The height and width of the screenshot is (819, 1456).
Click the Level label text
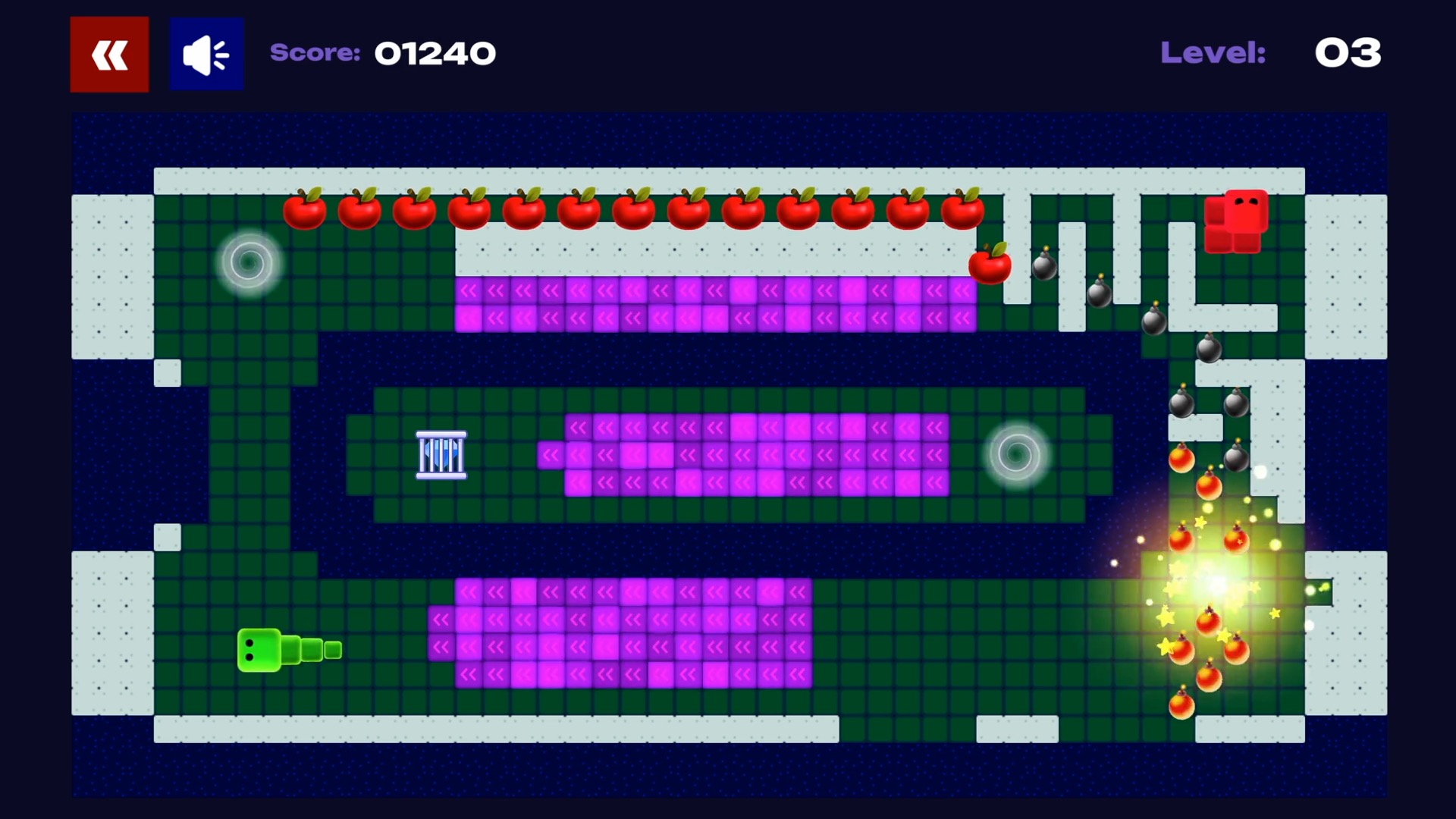pyautogui.click(x=1212, y=53)
